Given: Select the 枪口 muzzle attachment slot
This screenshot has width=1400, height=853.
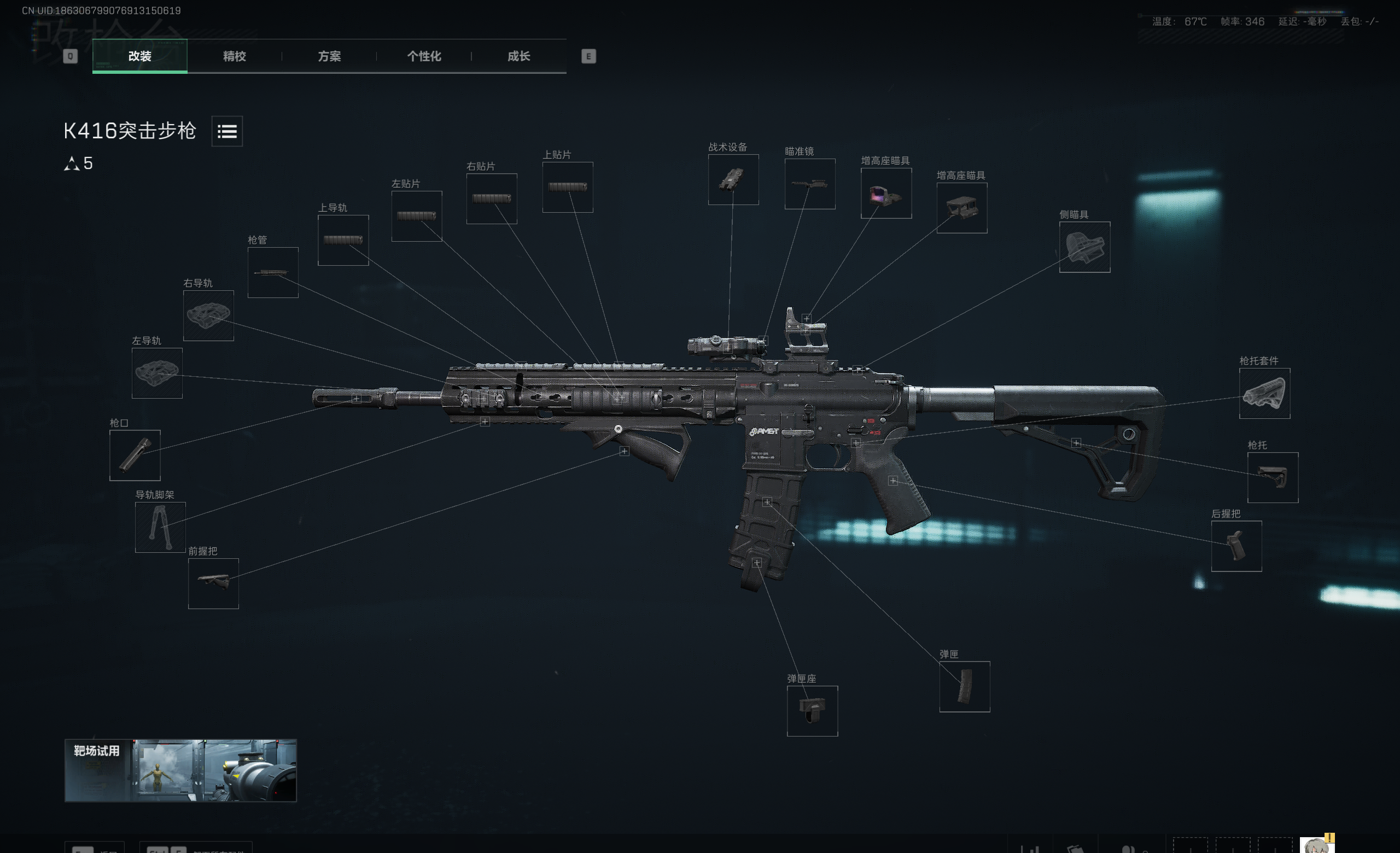Looking at the screenshot, I should pos(135,455).
